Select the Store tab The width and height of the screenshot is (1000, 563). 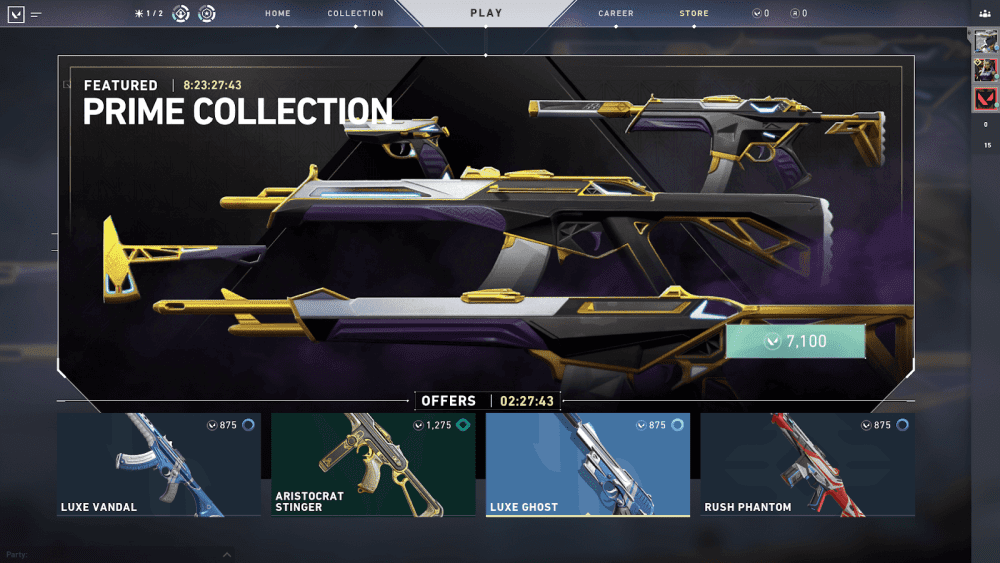(694, 14)
